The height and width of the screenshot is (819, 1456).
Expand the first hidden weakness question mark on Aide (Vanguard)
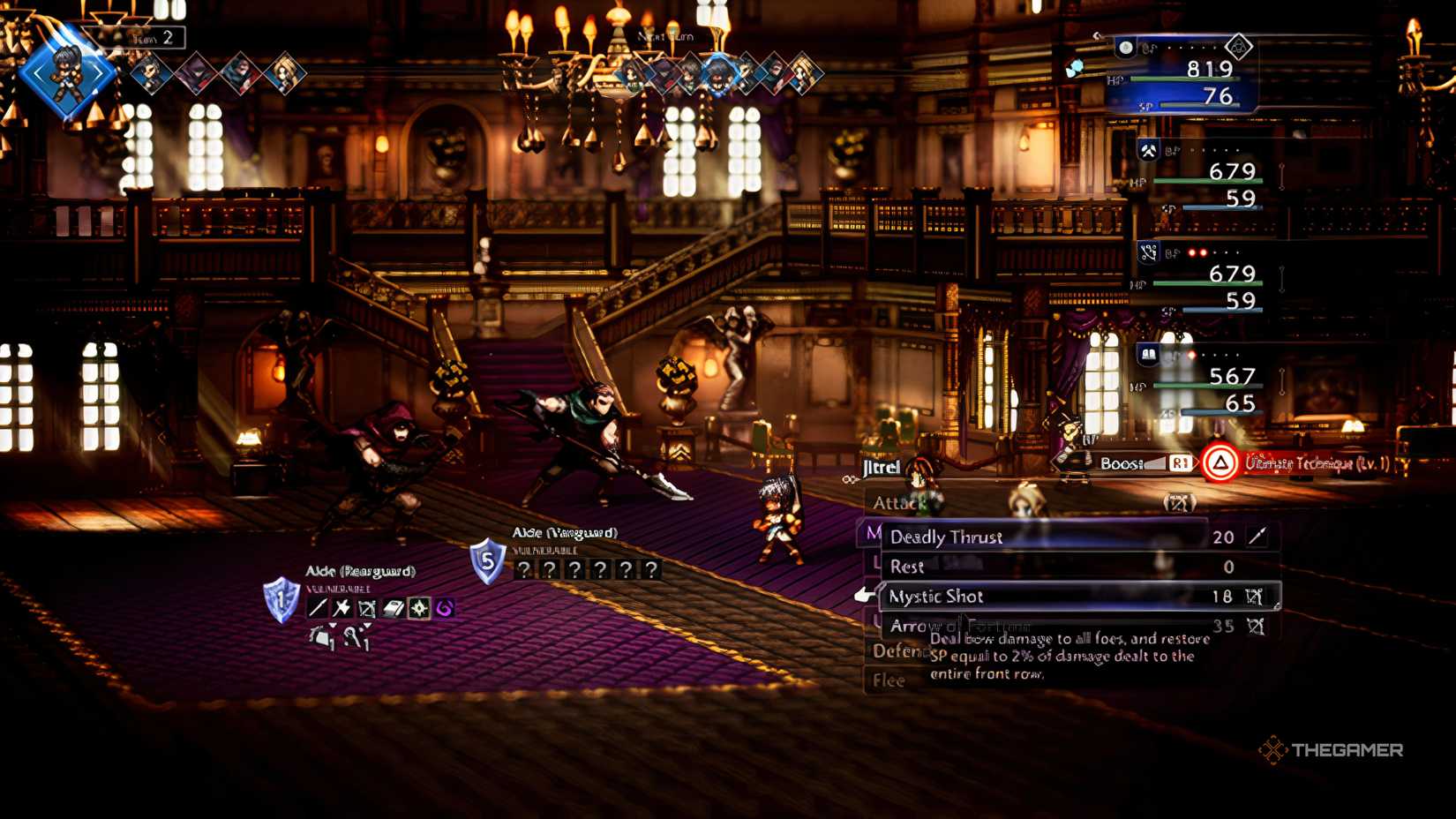point(525,569)
